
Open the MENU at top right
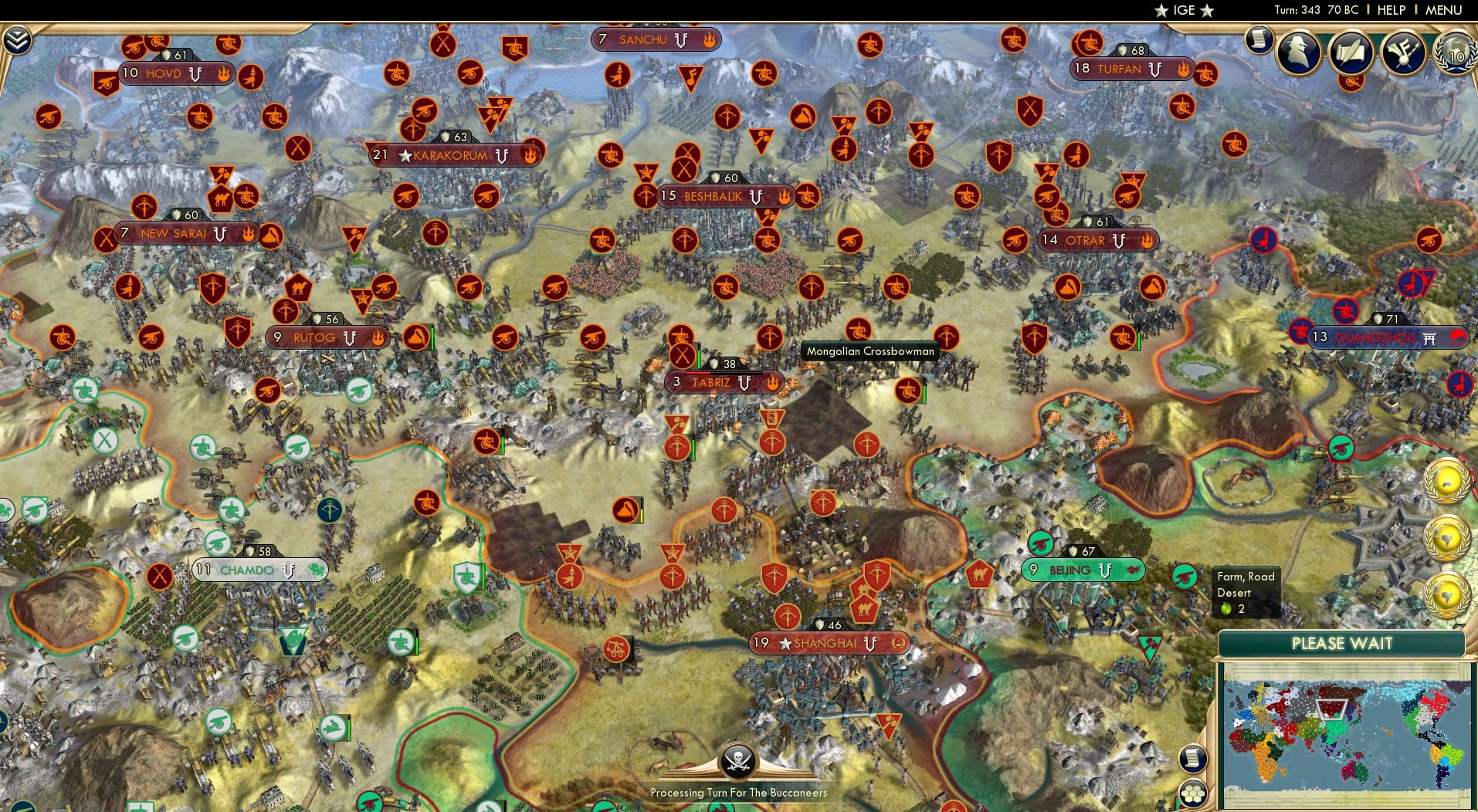click(1446, 10)
